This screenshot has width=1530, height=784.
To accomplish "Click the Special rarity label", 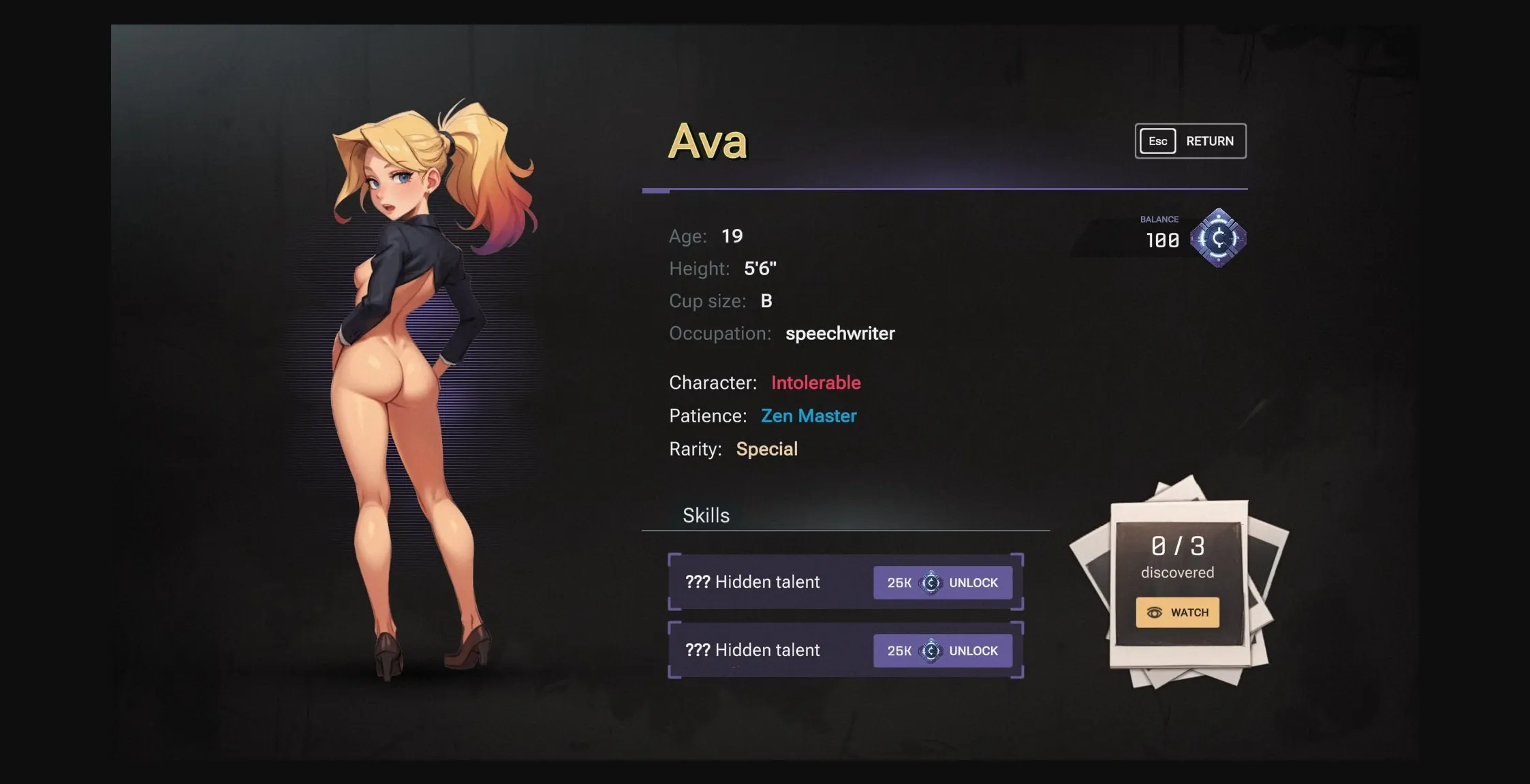I will coord(767,448).
